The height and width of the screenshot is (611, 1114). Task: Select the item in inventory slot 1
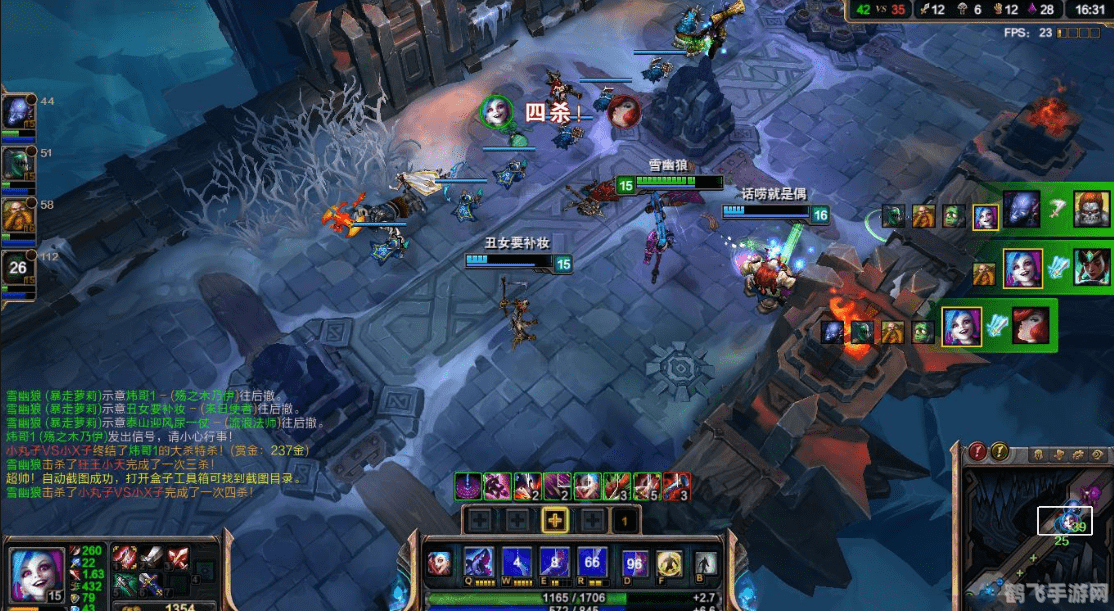point(125,558)
